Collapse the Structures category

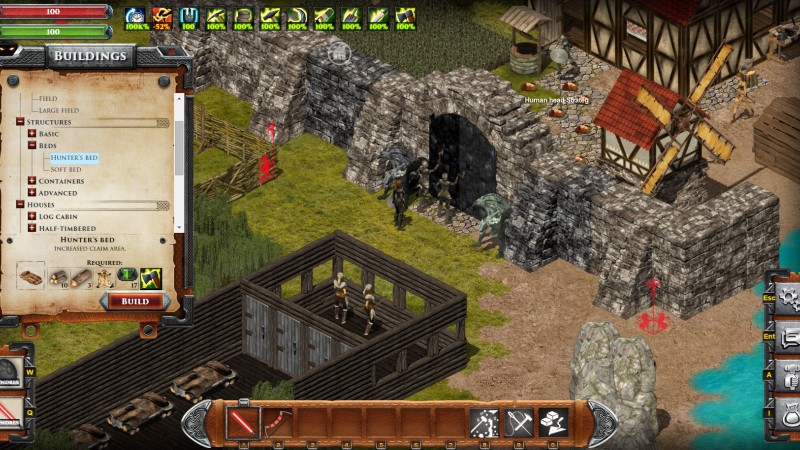coord(20,122)
